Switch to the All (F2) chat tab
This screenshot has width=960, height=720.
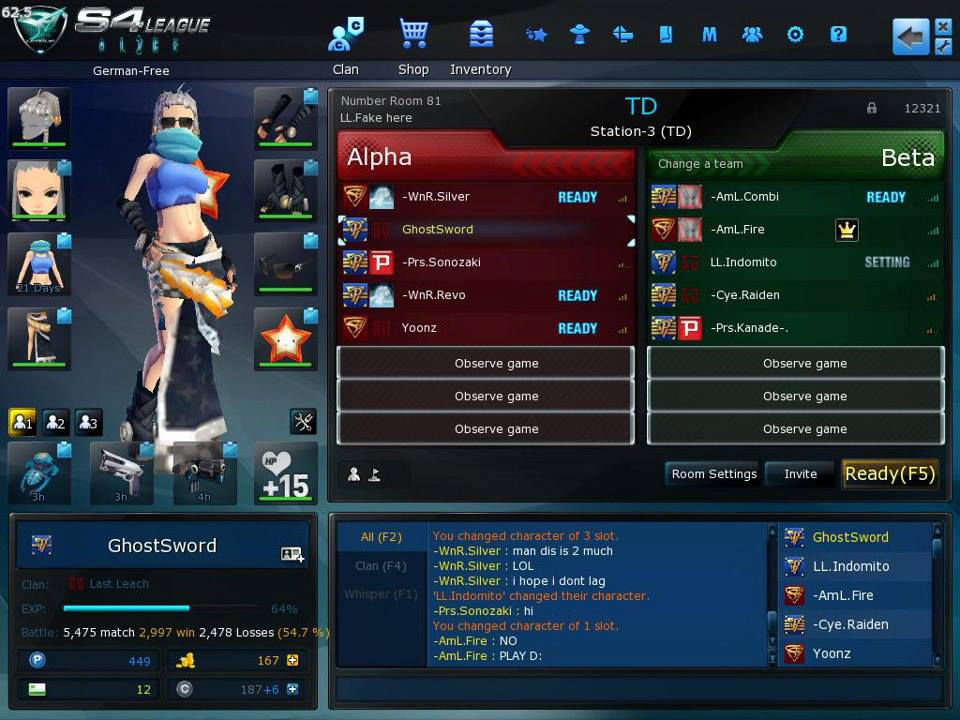pyautogui.click(x=380, y=537)
